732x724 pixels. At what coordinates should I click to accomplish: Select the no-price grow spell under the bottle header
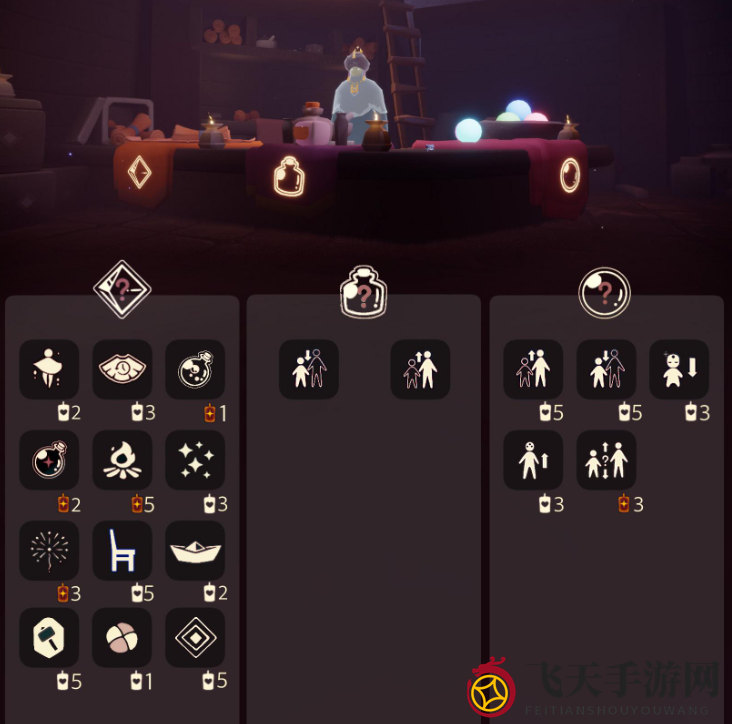pyautogui.click(x=420, y=369)
